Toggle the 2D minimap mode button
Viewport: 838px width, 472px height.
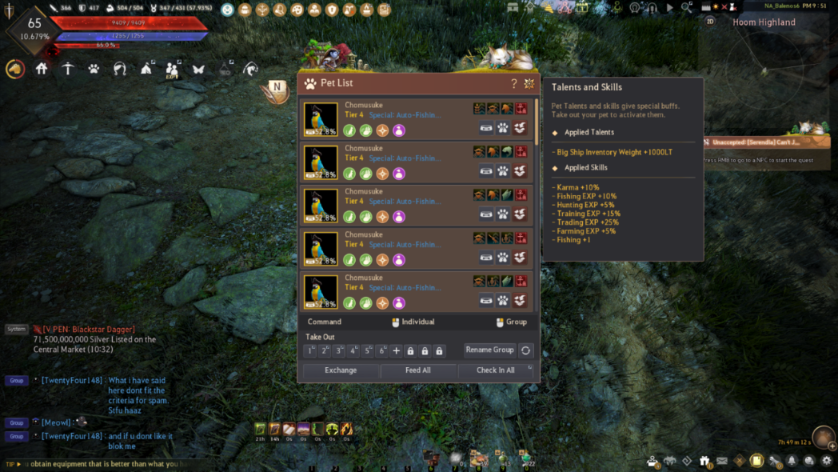711,21
